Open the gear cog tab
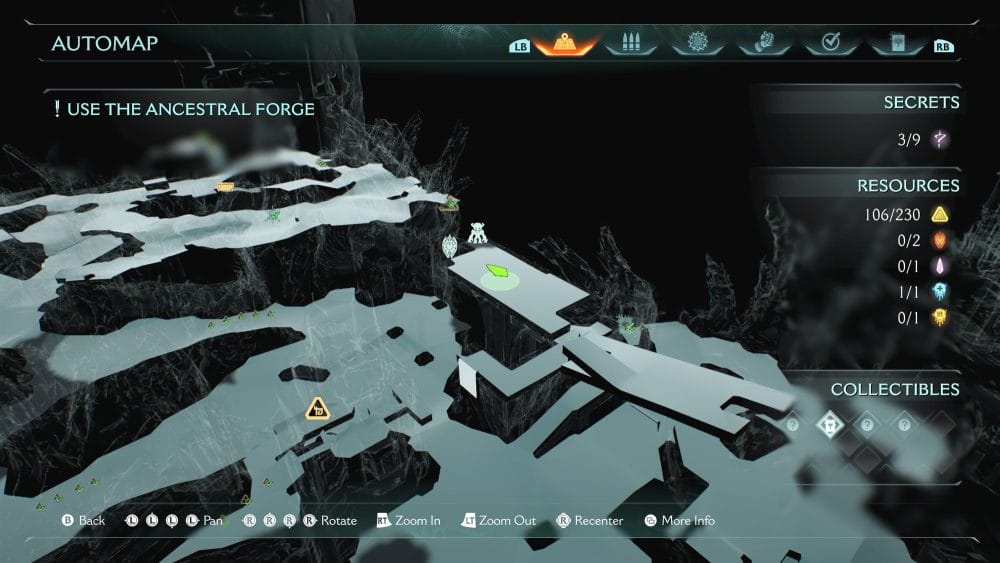Image resolution: width=1000 pixels, height=563 pixels. 696,44
